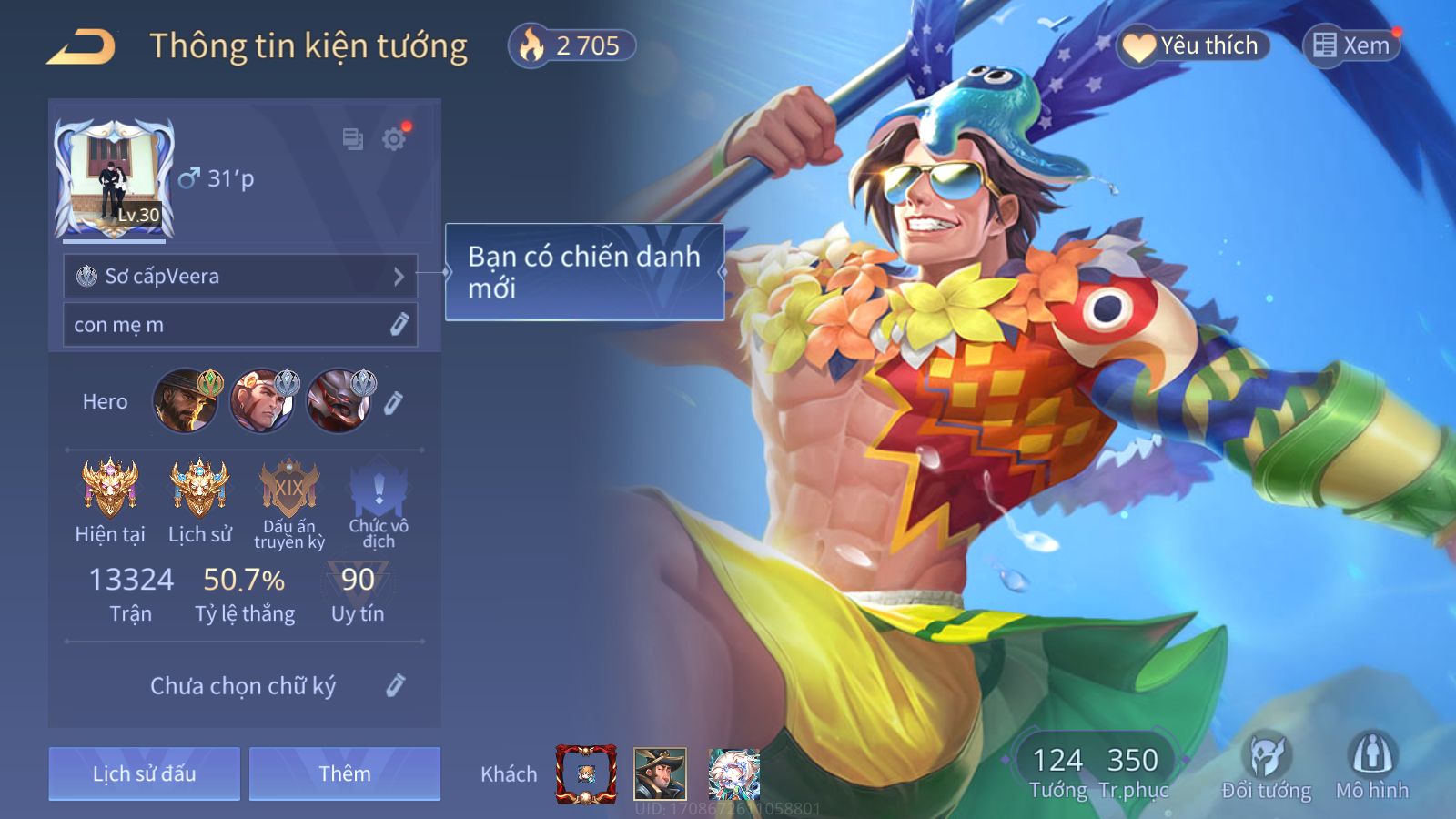Open Lịch sử đấu match history
This screenshot has width=1456, height=819.
tap(145, 774)
